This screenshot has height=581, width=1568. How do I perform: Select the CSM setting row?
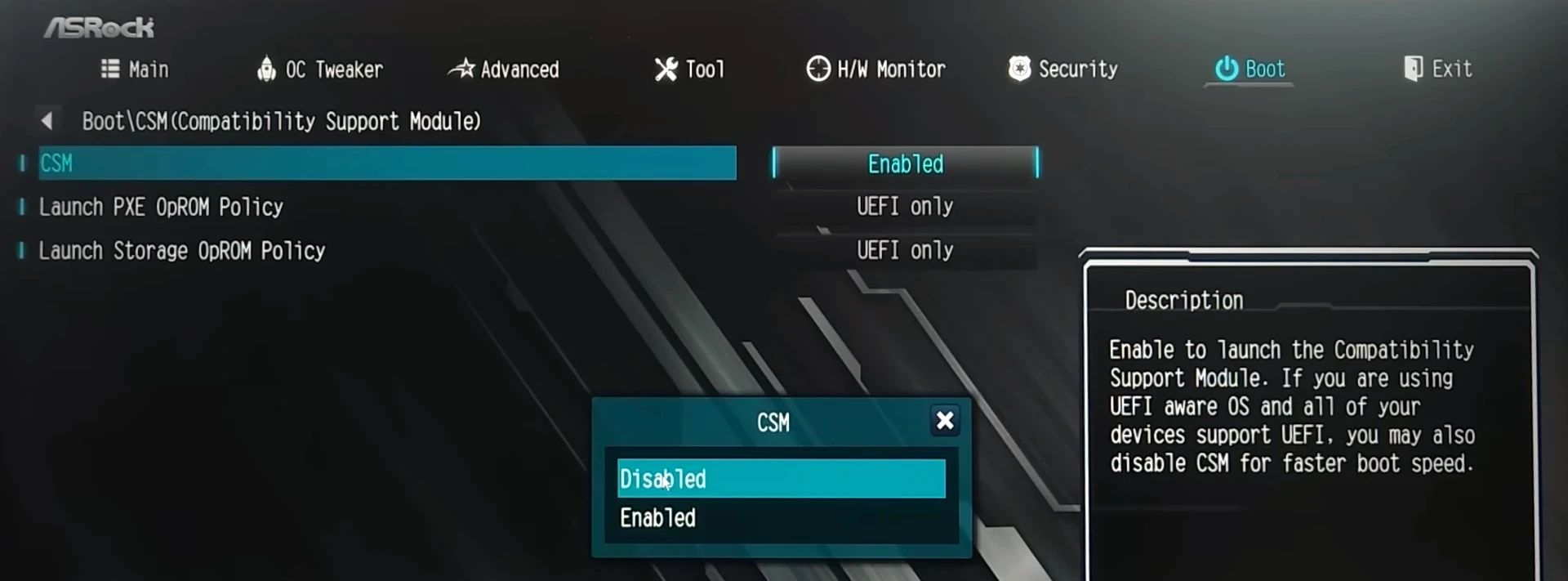pyautogui.click(x=387, y=163)
